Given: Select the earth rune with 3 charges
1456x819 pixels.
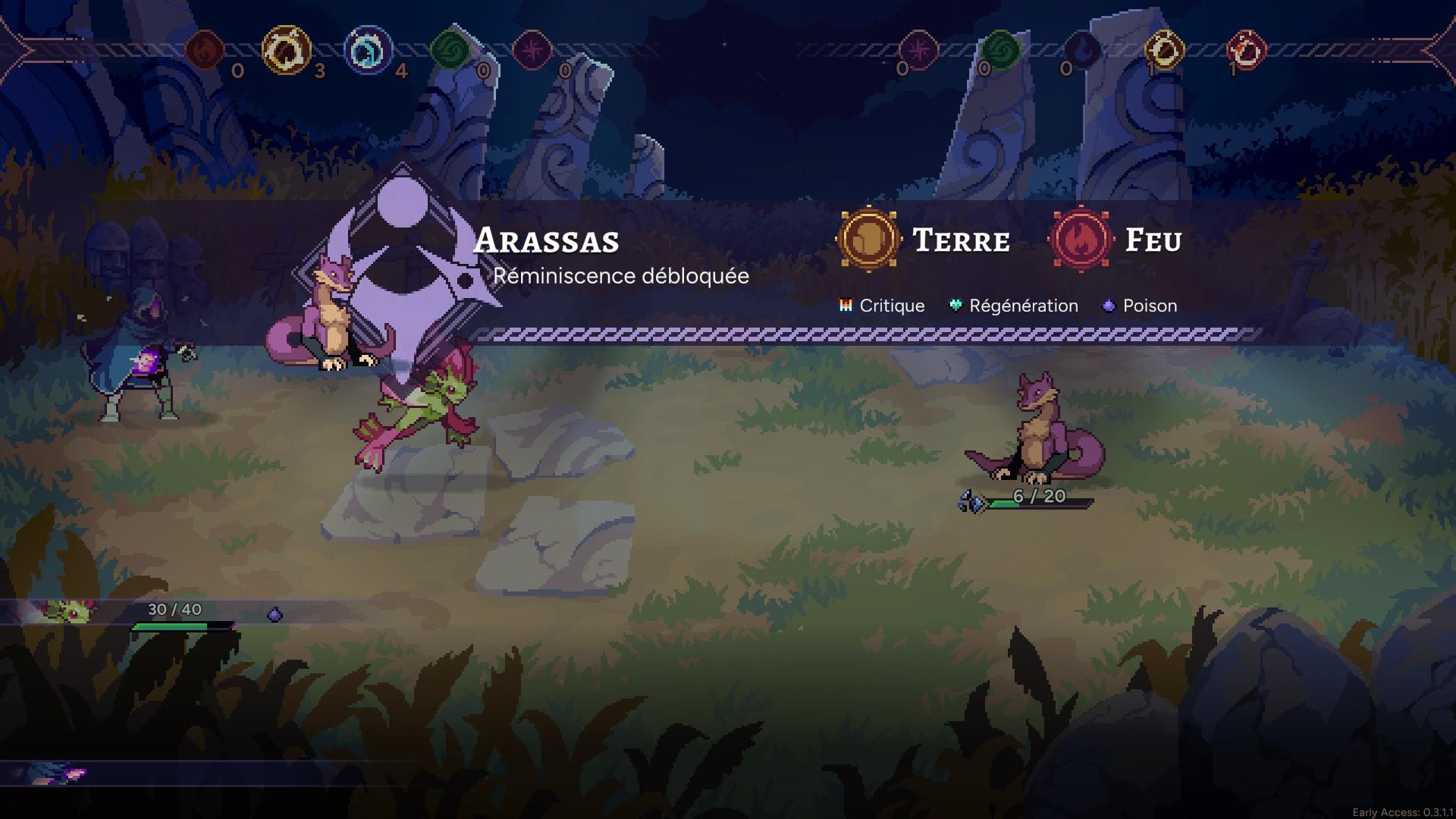Looking at the screenshot, I should (286, 50).
